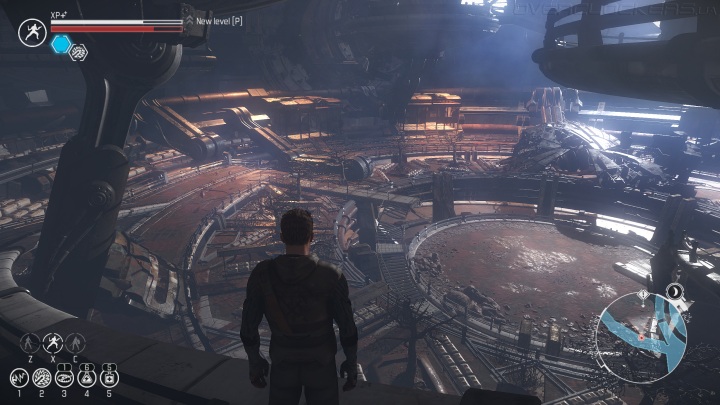
Task: Select the slot 3 trap item
Action: [65, 378]
